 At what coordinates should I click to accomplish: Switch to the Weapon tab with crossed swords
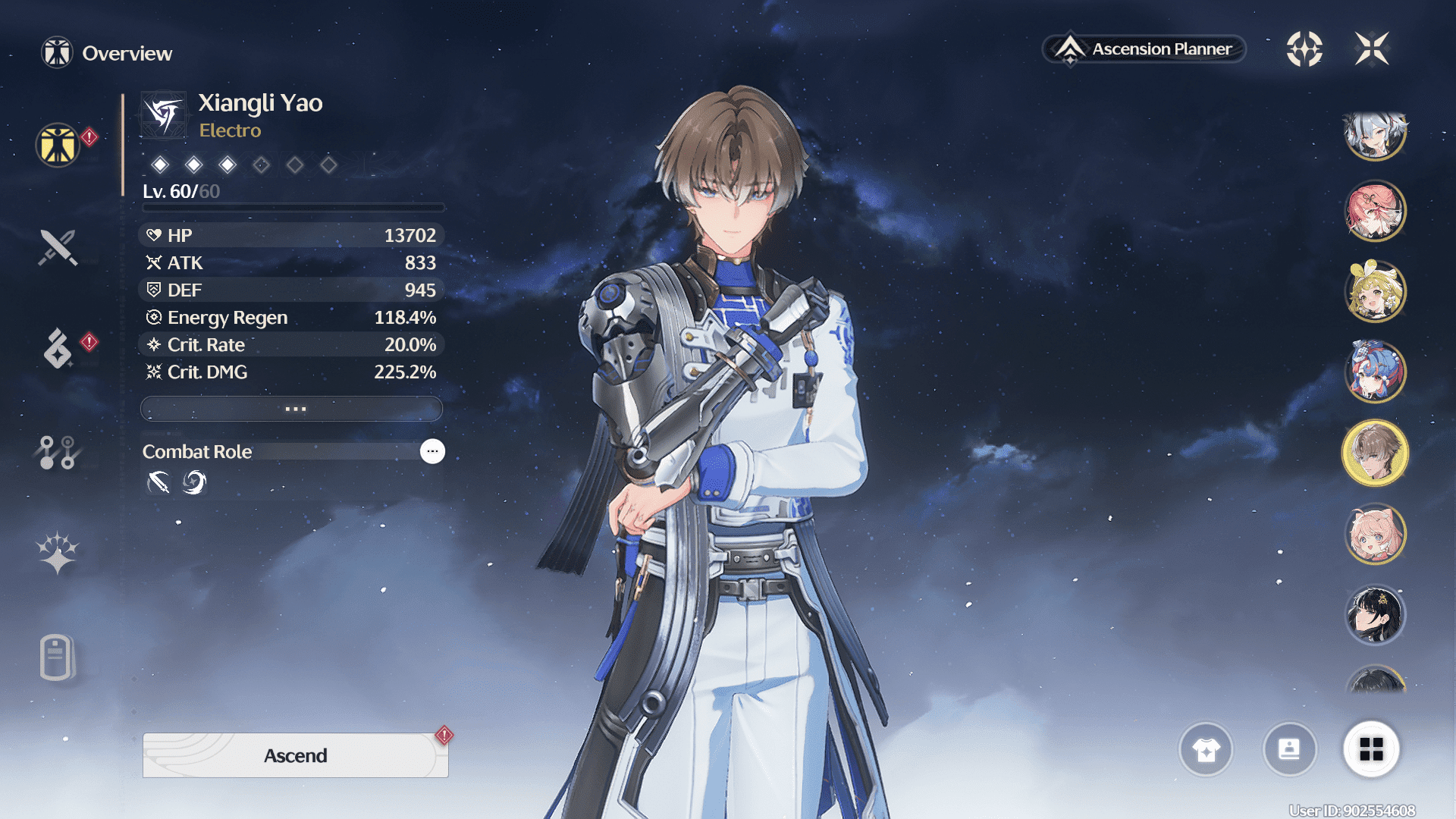(58, 247)
